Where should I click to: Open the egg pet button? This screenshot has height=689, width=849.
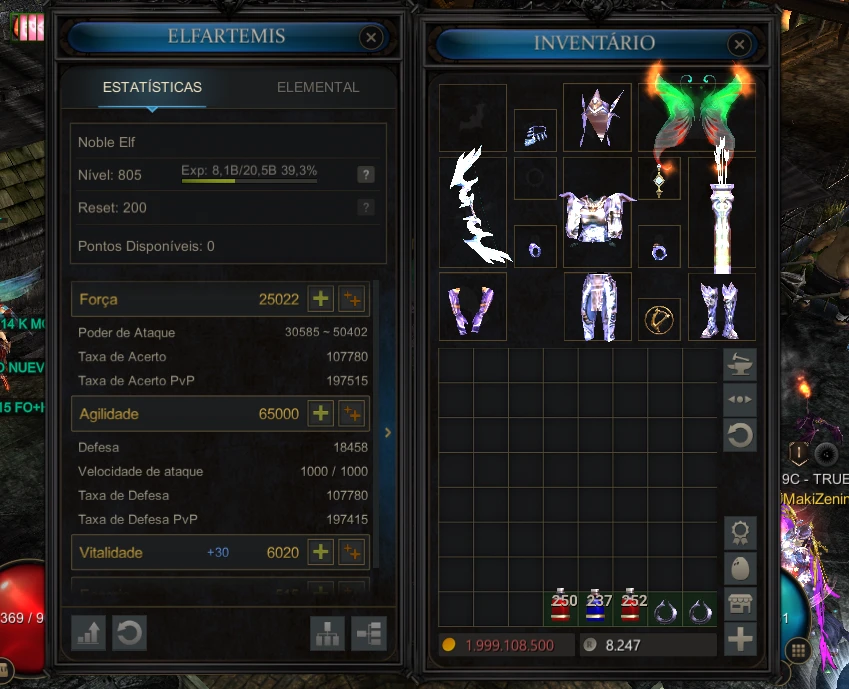[x=740, y=568]
